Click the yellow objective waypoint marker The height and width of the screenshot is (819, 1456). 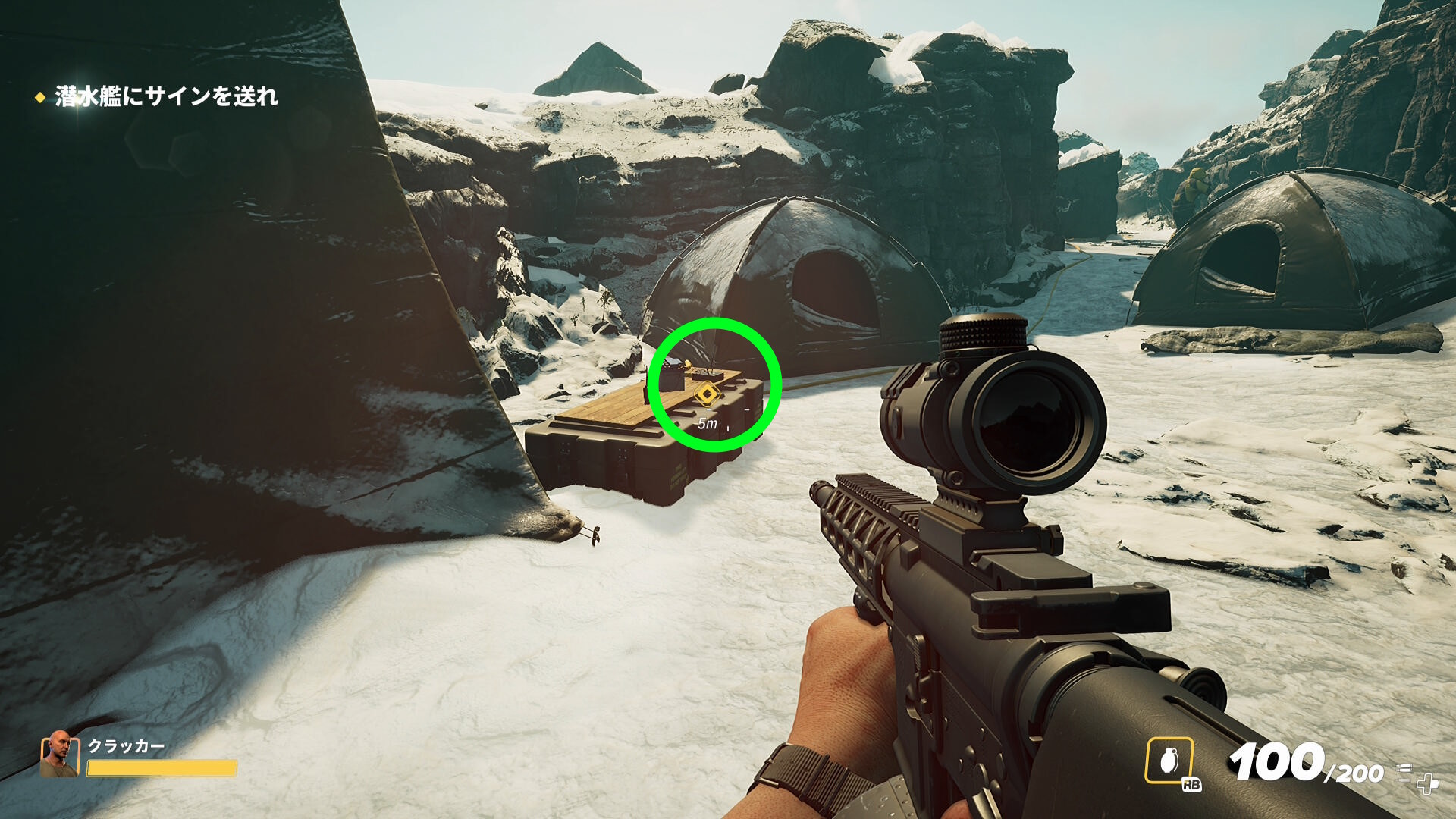(707, 394)
